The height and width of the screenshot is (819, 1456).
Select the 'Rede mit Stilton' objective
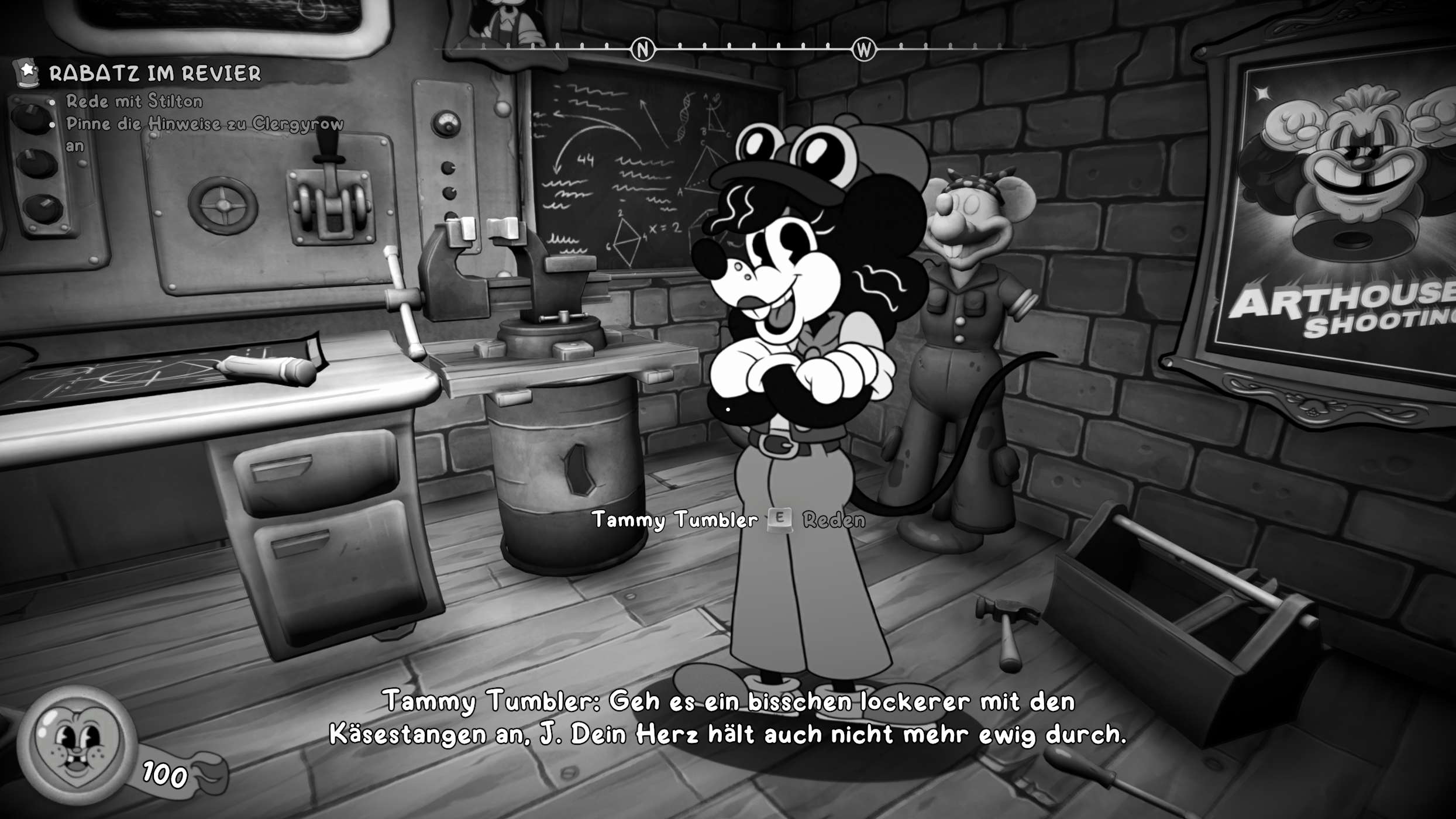tap(134, 101)
